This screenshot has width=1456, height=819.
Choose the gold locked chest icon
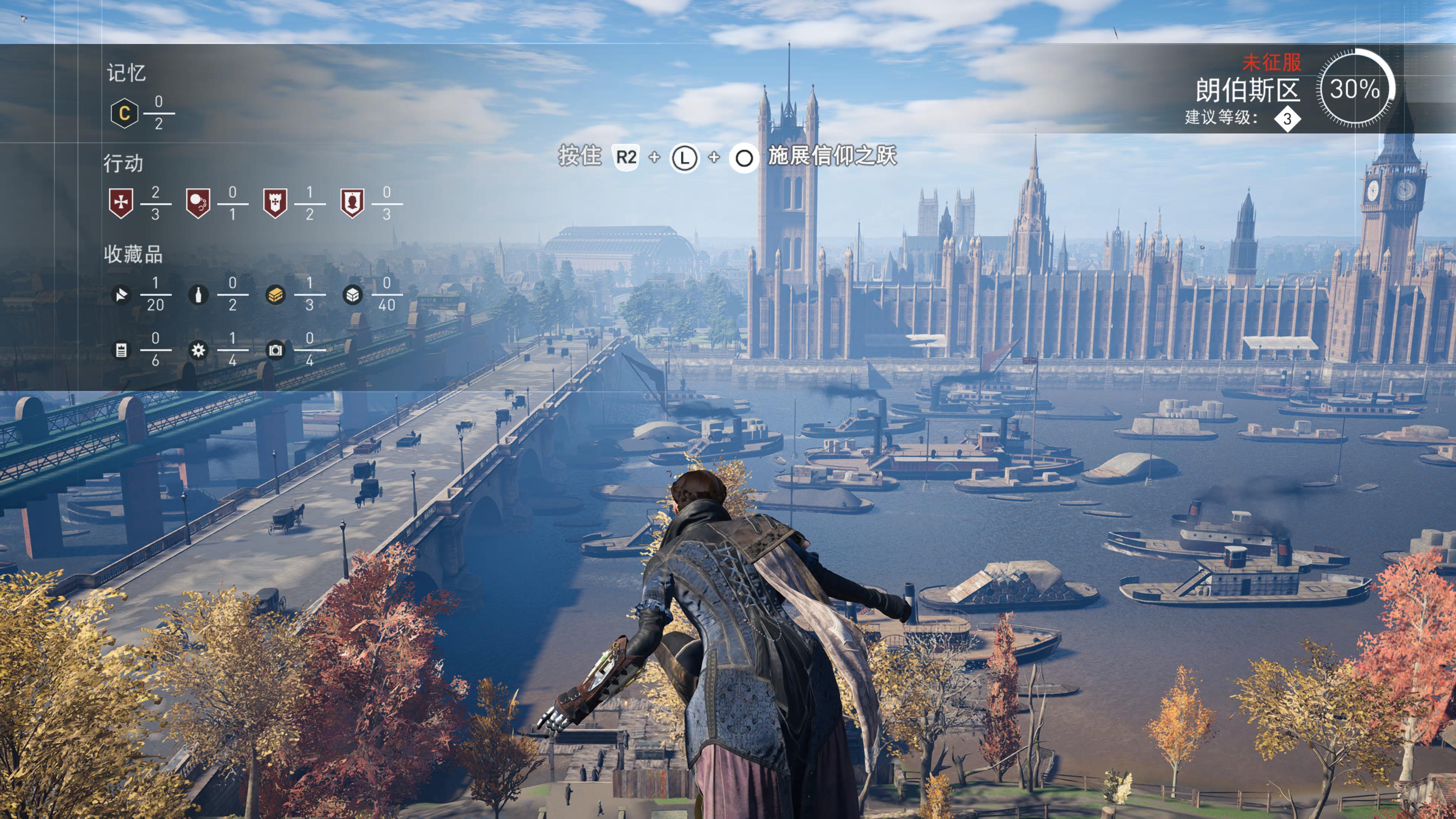point(275,295)
